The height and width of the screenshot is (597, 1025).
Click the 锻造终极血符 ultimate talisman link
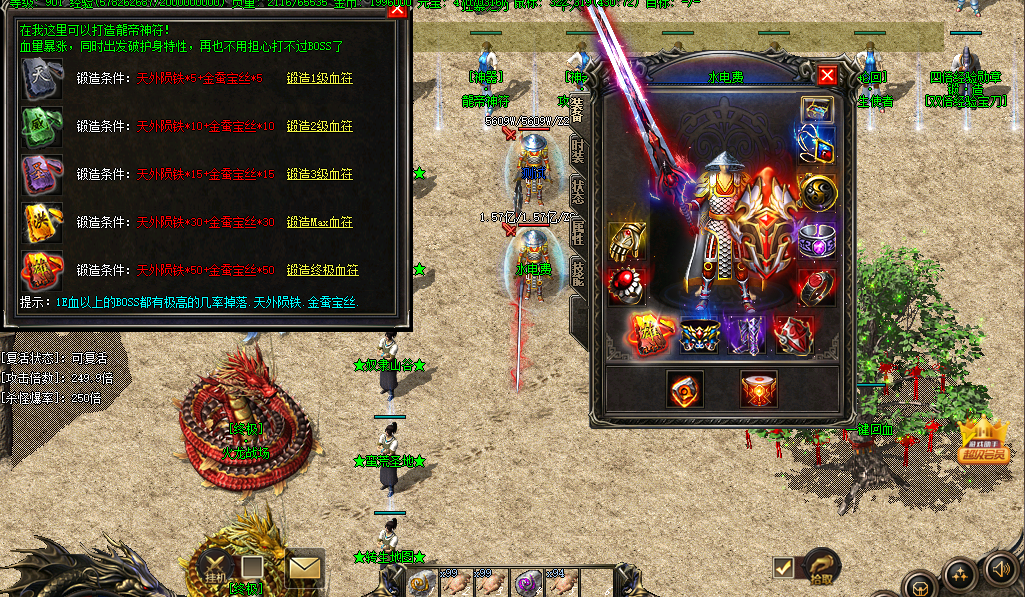coord(322,270)
